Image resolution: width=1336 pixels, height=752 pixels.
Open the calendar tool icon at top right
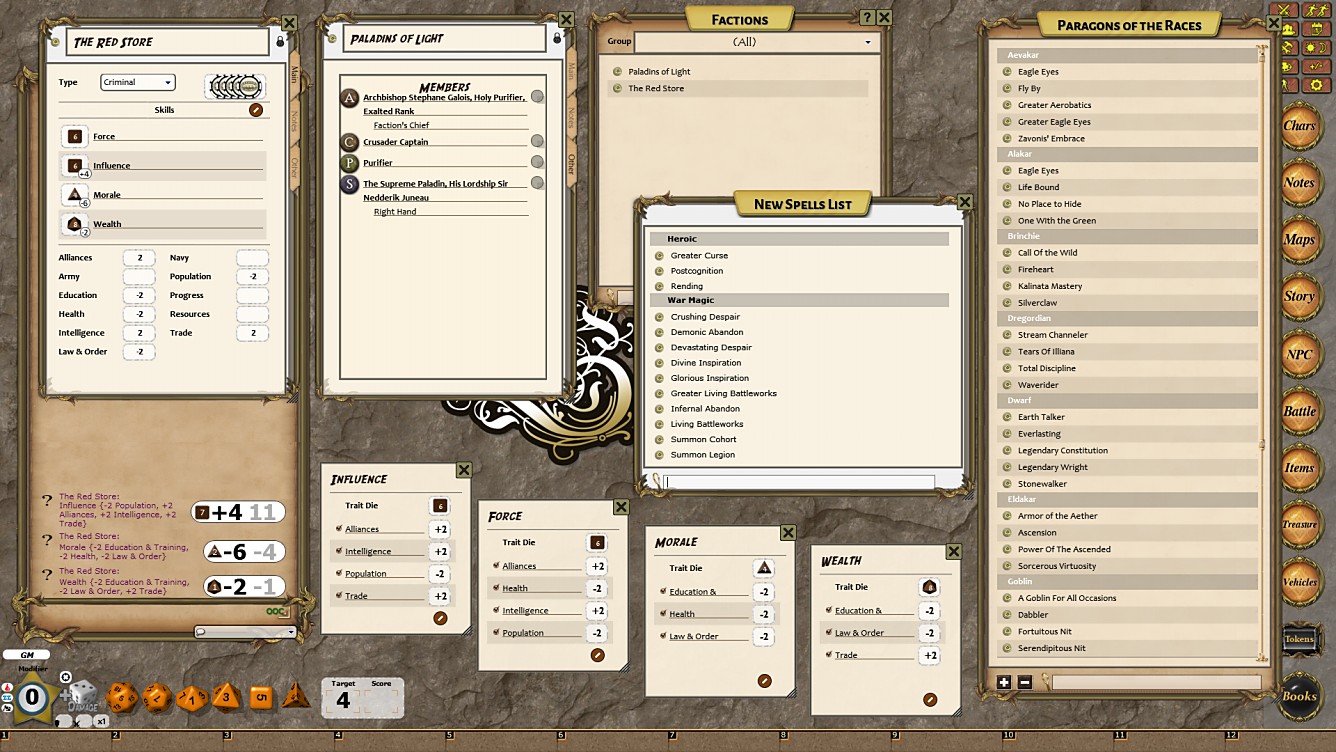click(x=1316, y=30)
